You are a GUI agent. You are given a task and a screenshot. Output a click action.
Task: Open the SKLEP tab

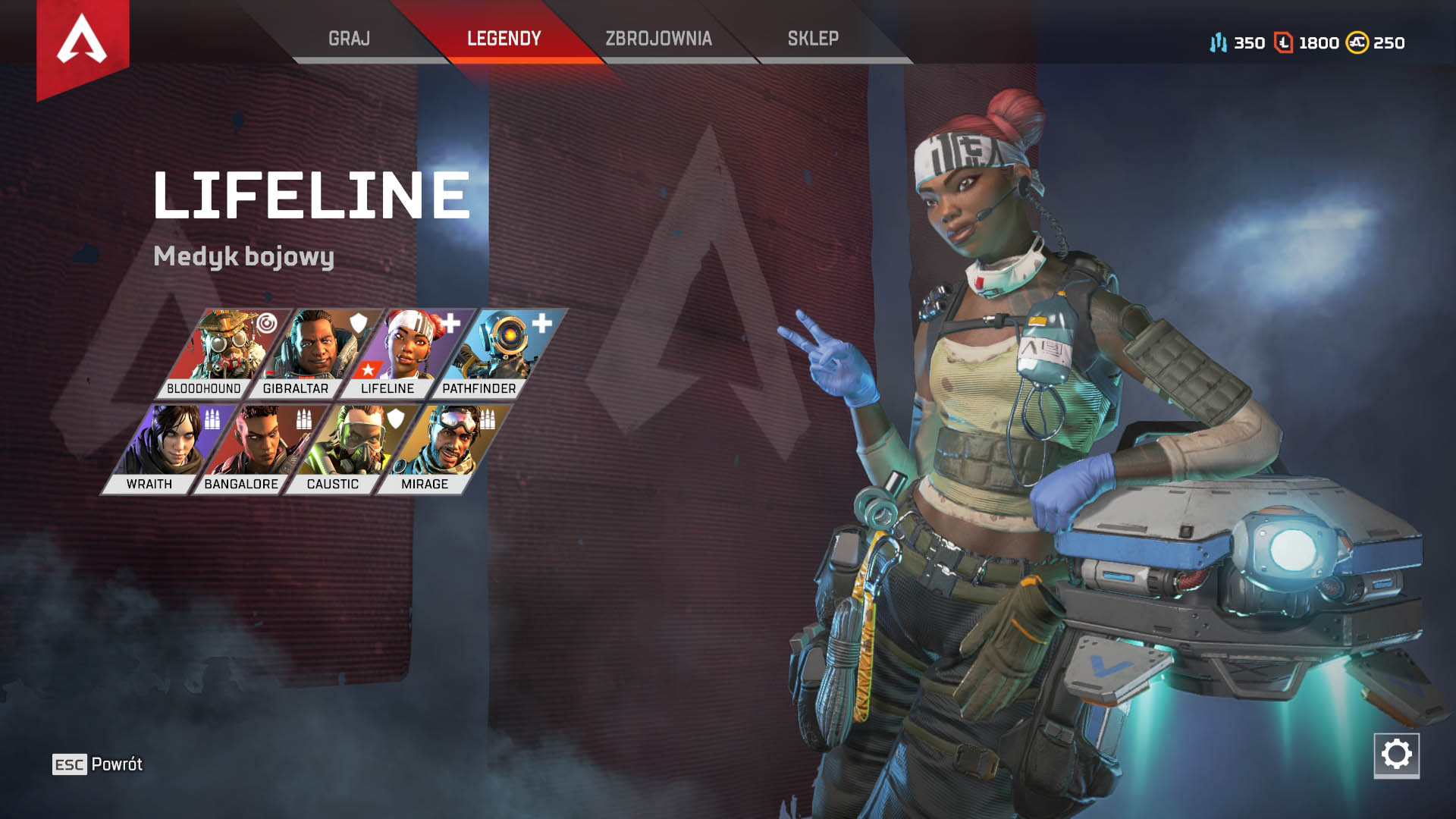tap(808, 36)
